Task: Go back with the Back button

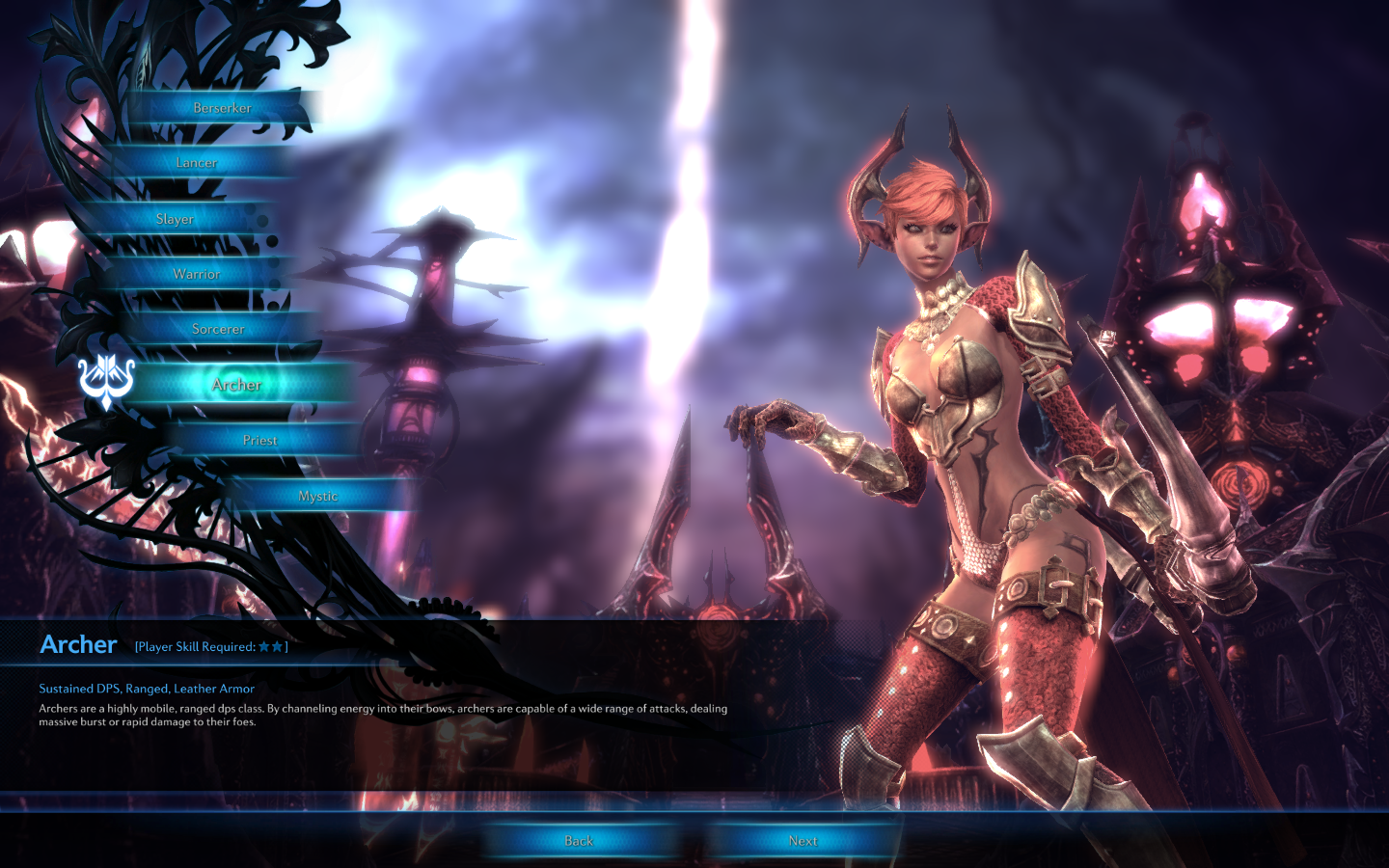Action: point(579,841)
